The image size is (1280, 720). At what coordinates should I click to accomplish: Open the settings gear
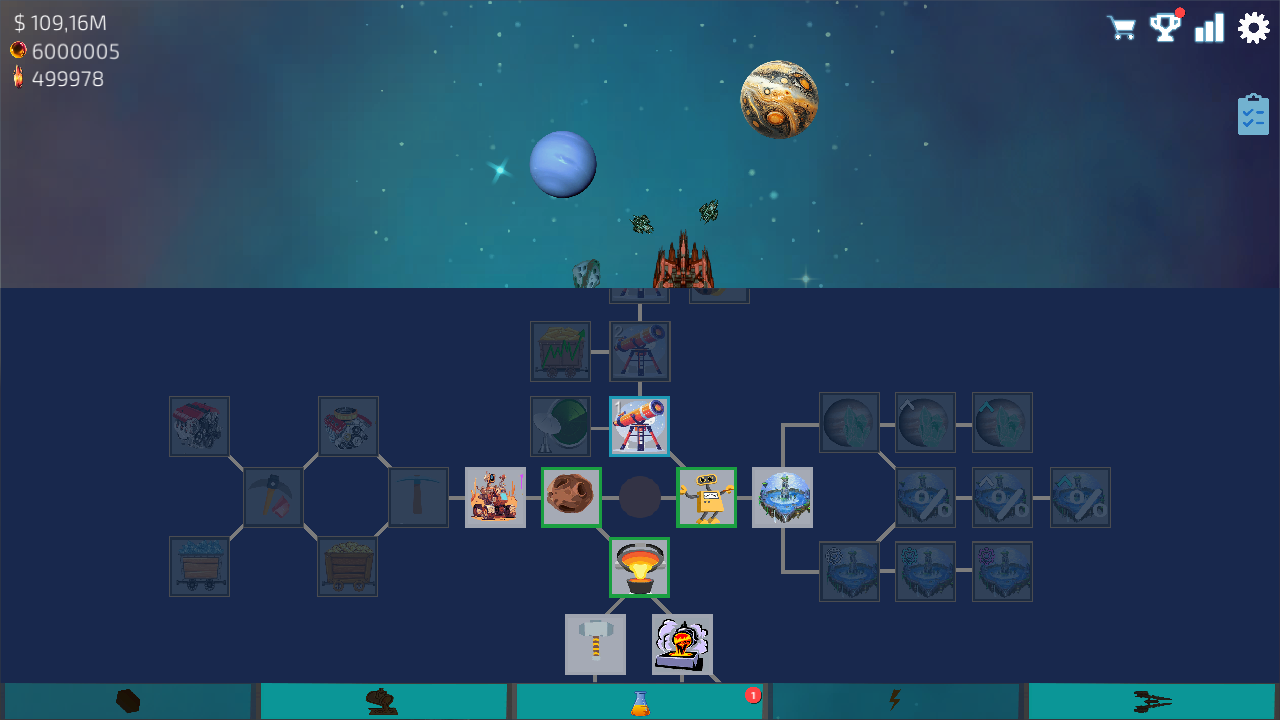tap(1254, 27)
